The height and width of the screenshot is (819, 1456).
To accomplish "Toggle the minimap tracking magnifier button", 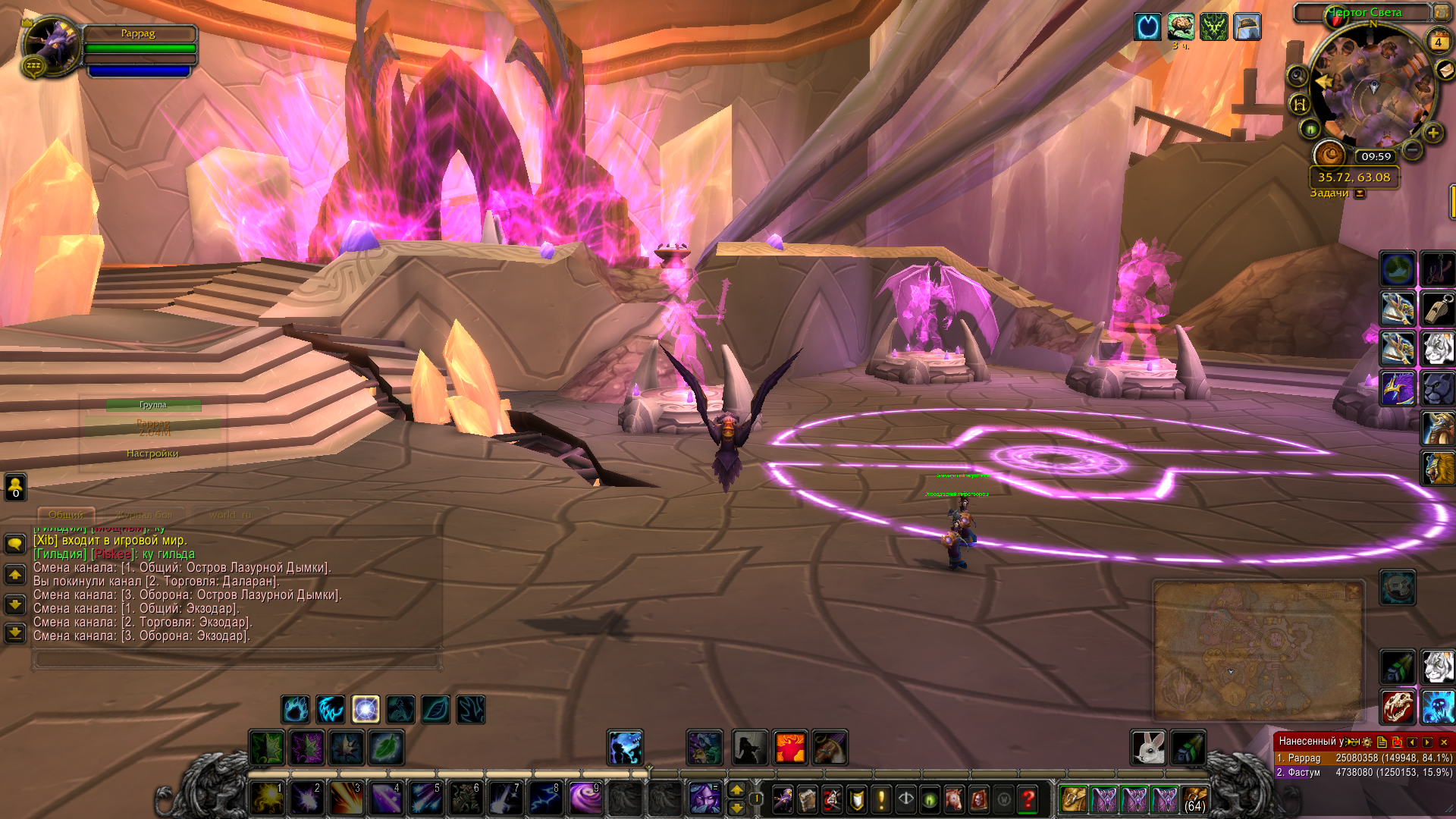I will pos(1298,75).
